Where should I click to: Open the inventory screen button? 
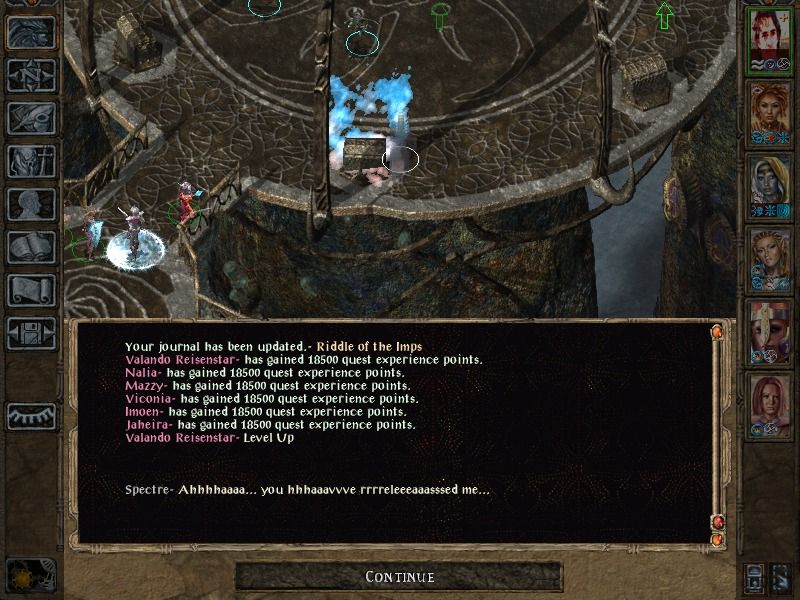tap(31, 161)
